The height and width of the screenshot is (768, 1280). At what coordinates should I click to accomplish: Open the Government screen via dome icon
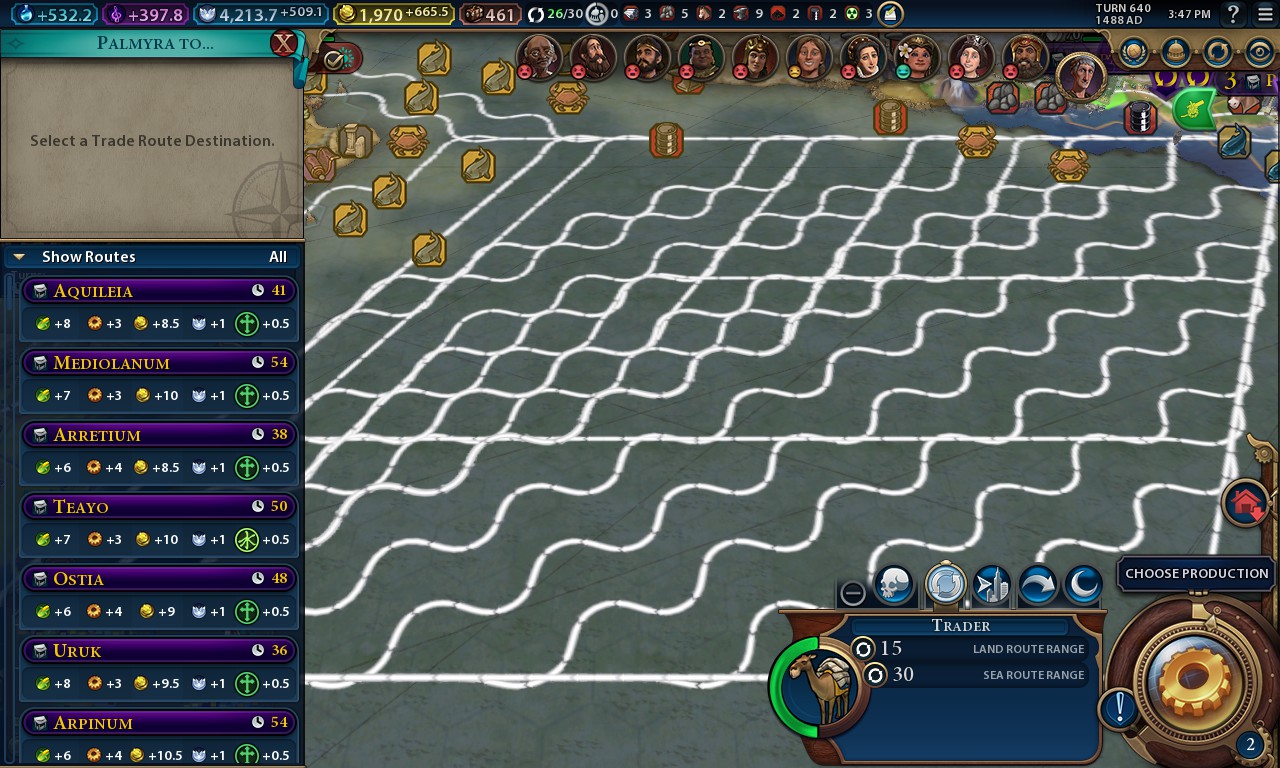click(x=1177, y=51)
